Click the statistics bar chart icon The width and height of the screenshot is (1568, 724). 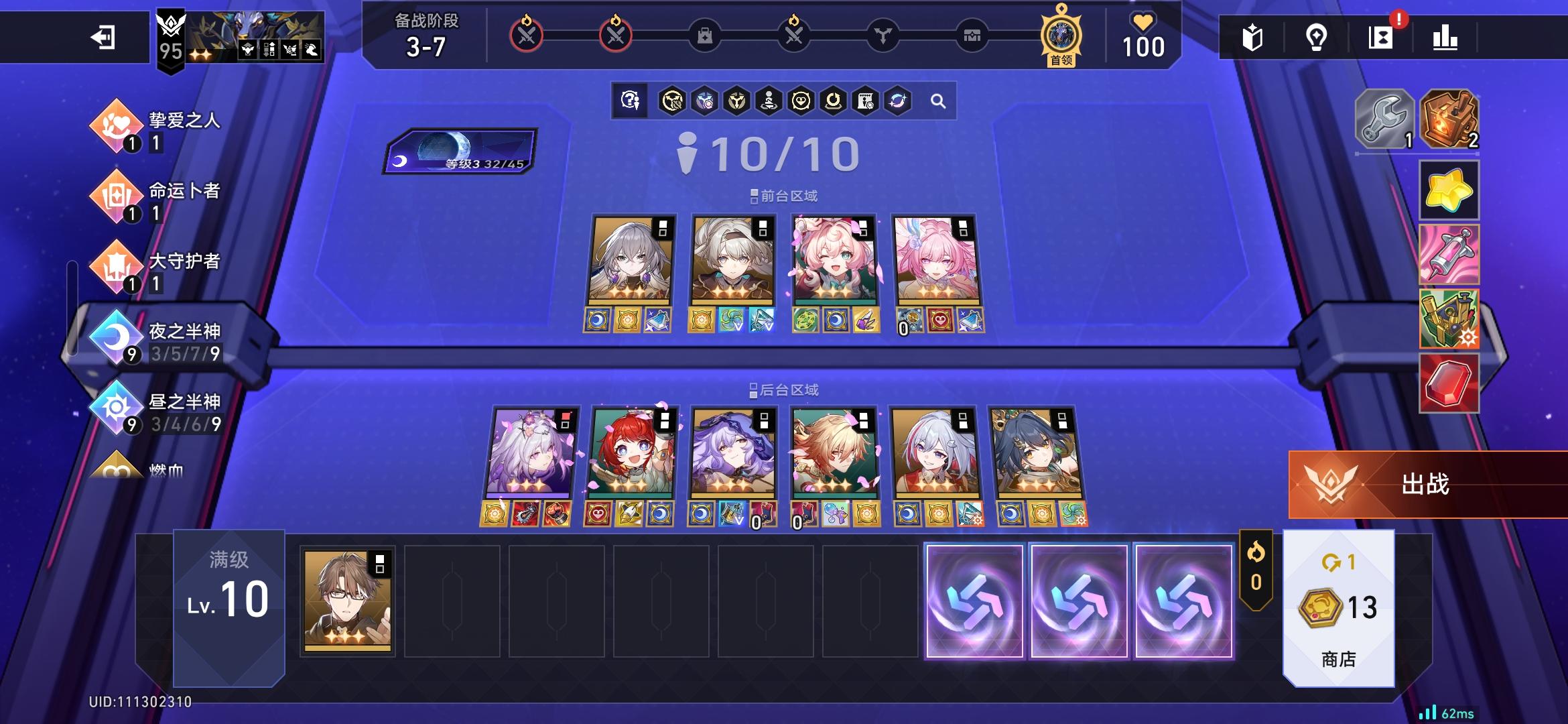coord(1447,39)
